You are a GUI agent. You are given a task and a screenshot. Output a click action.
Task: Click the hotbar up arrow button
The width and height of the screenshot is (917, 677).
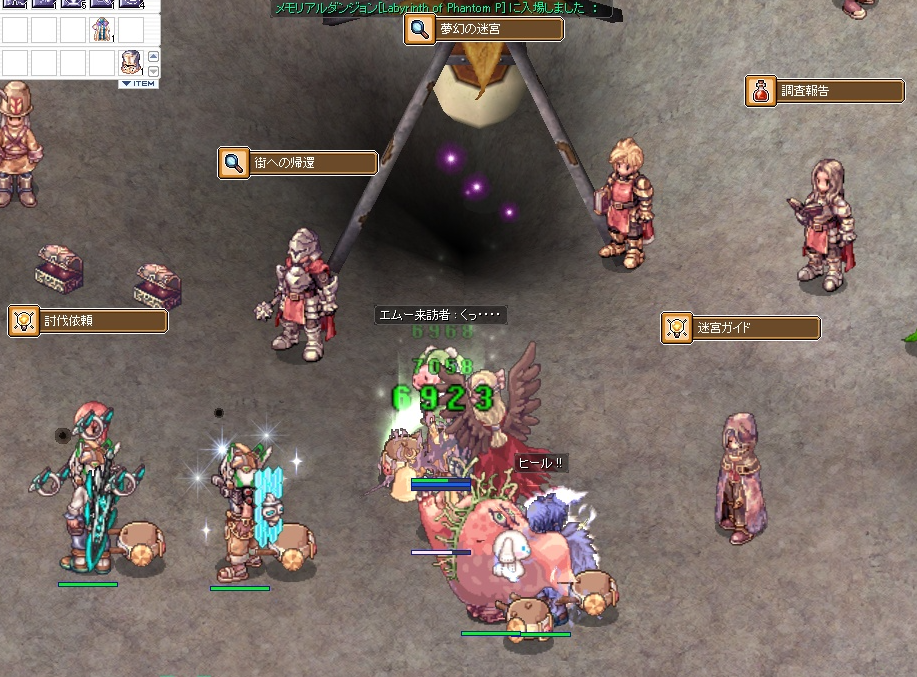[153, 57]
